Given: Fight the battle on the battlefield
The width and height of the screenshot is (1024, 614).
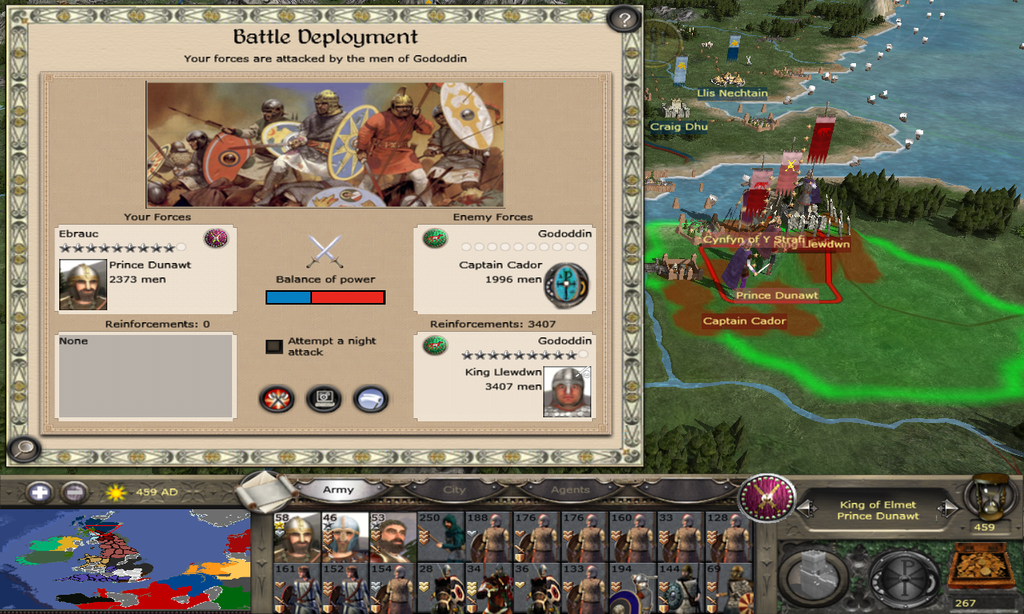Looking at the screenshot, I should point(277,399).
